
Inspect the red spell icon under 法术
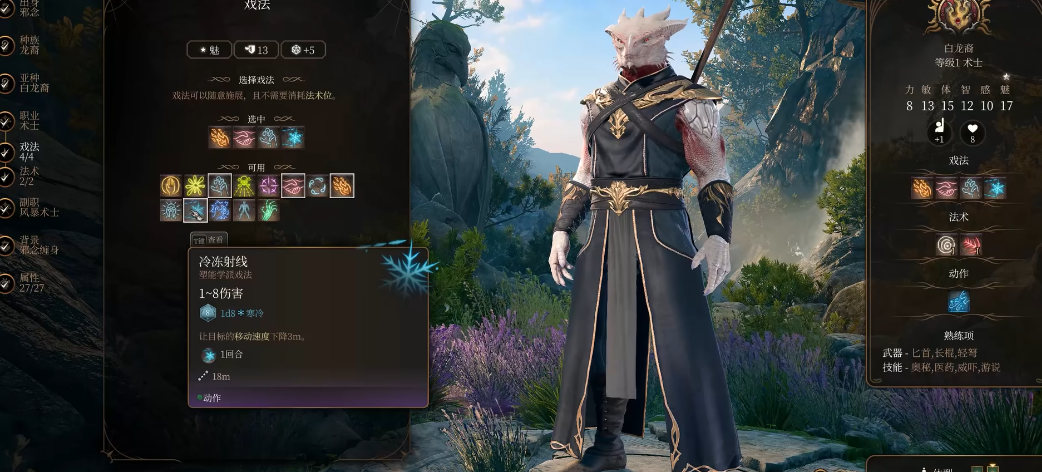pos(971,244)
